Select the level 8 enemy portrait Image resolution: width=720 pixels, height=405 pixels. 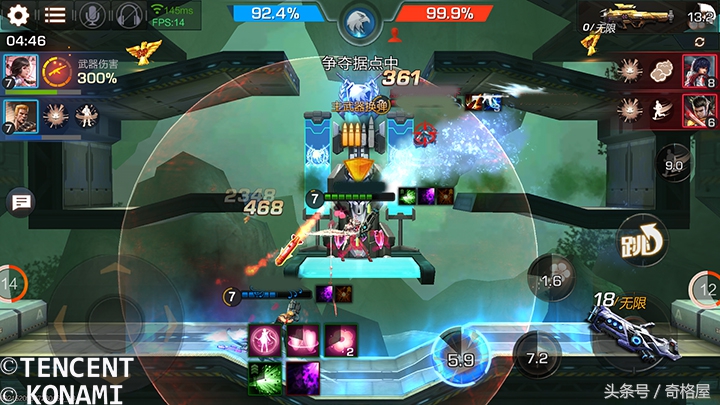tap(696, 71)
